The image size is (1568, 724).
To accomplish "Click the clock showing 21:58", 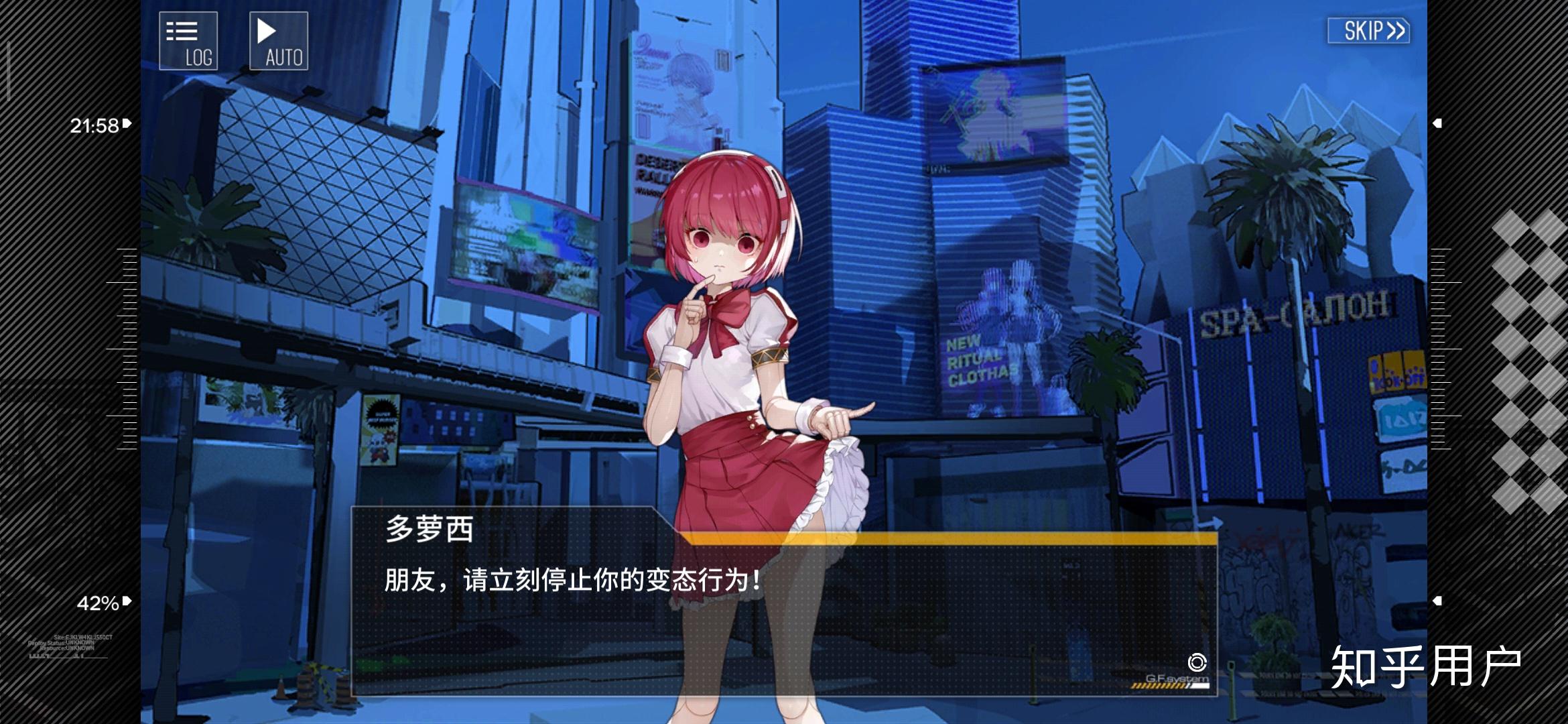I will [96, 123].
